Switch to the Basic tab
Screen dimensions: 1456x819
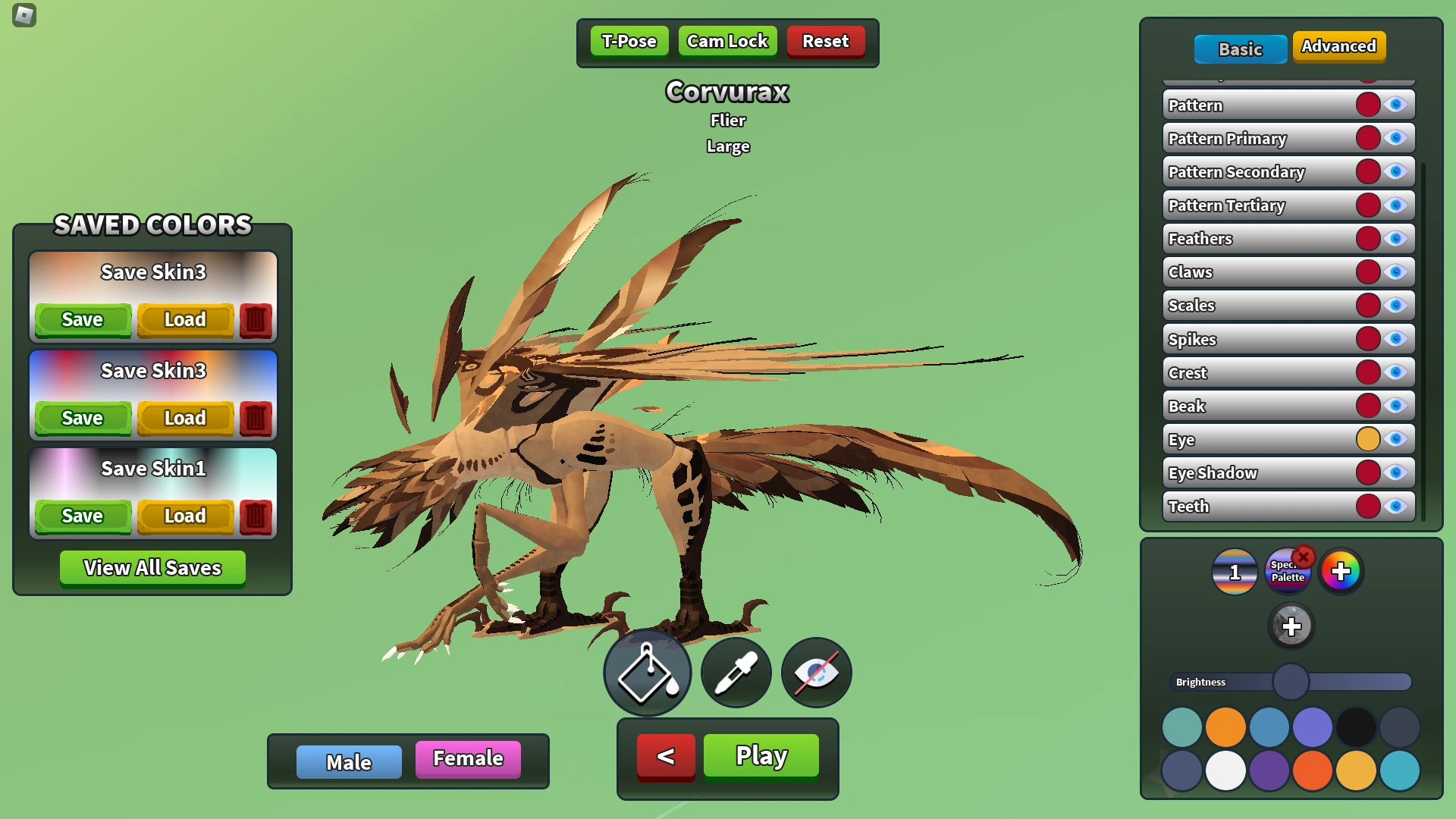(x=1241, y=49)
